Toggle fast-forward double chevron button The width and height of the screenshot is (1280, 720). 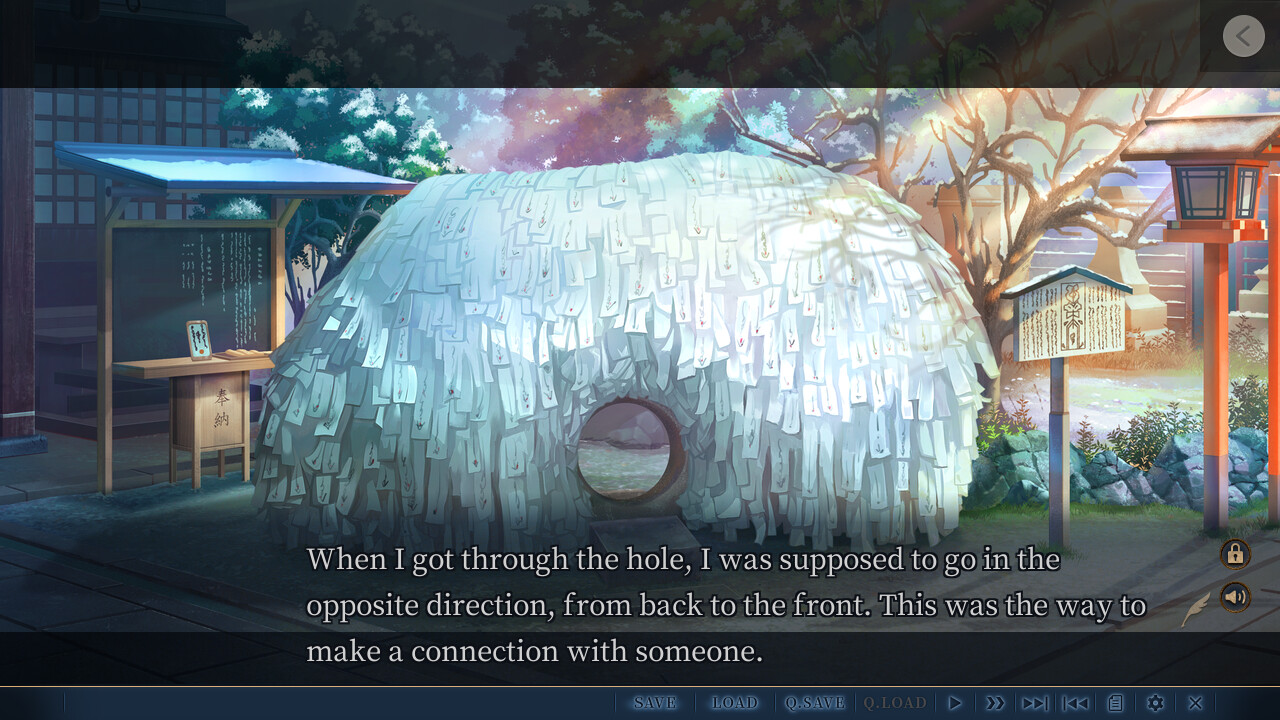coord(995,703)
